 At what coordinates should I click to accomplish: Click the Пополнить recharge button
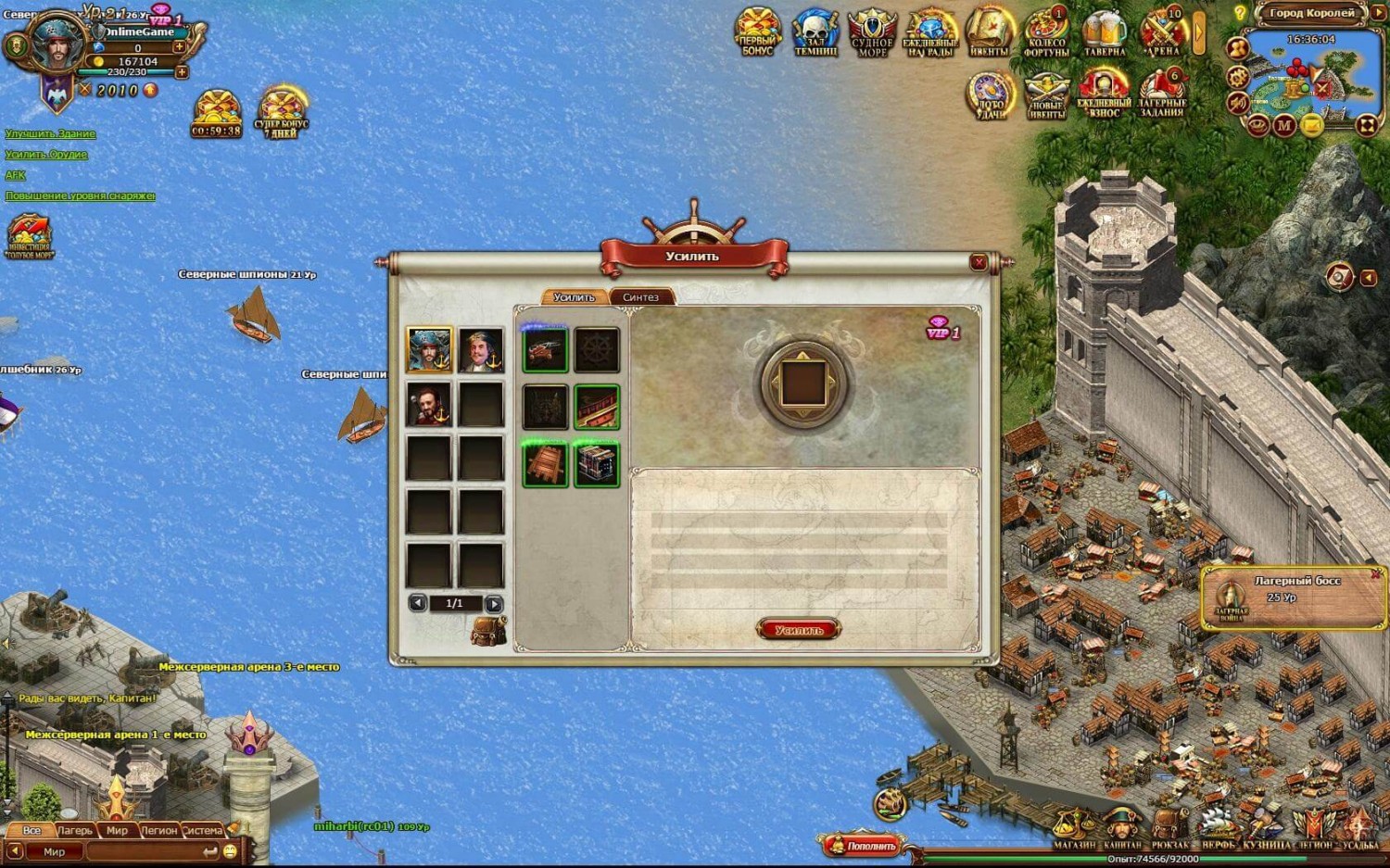[862, 845]
